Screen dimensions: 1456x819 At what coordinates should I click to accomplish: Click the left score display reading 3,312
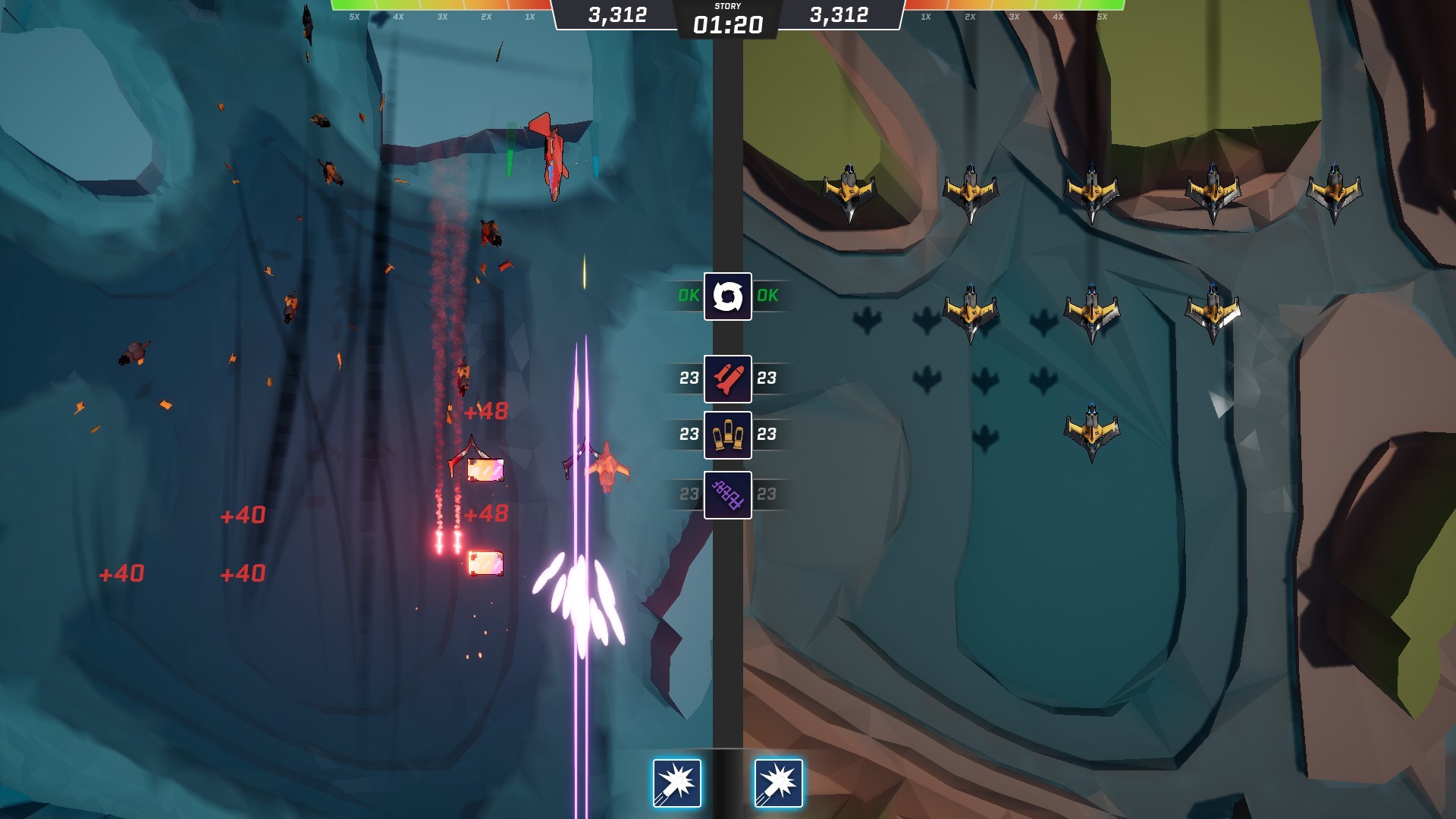click(616, 14)
